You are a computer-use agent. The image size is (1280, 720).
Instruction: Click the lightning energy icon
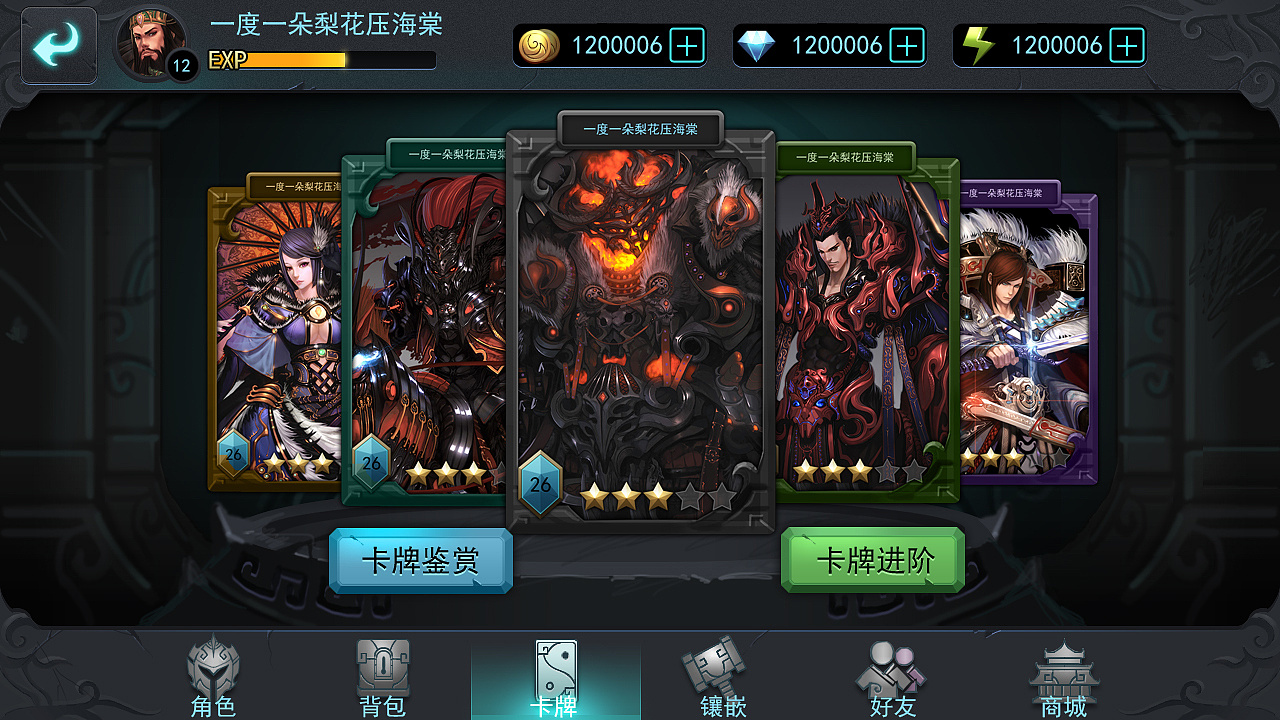[981, 44]
